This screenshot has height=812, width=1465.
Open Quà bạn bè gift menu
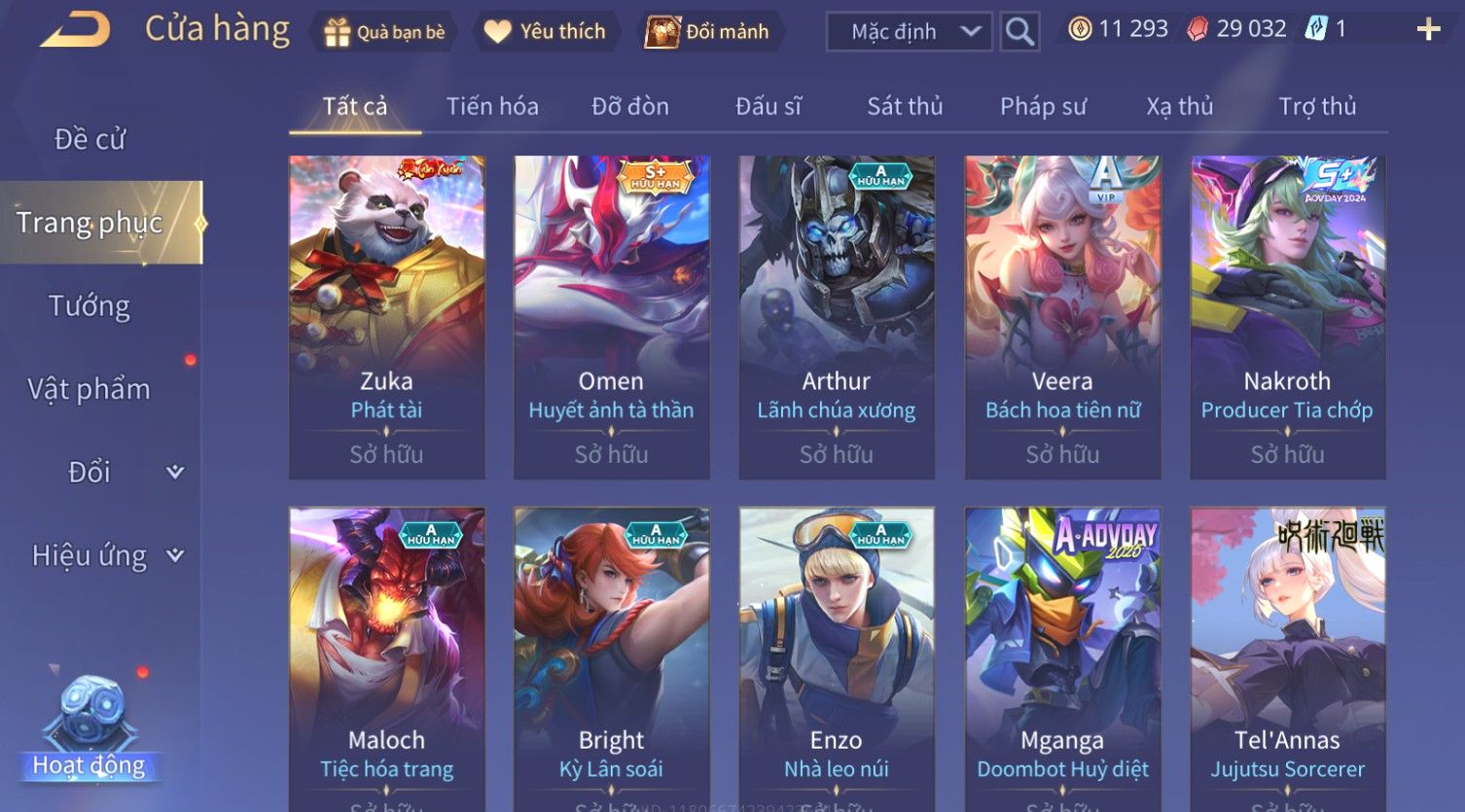coord(385,32)
